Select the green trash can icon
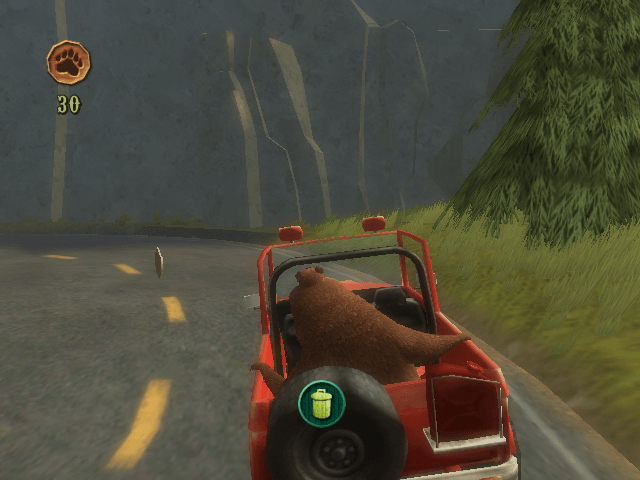The image size is (640, 480). click(321, 402)
